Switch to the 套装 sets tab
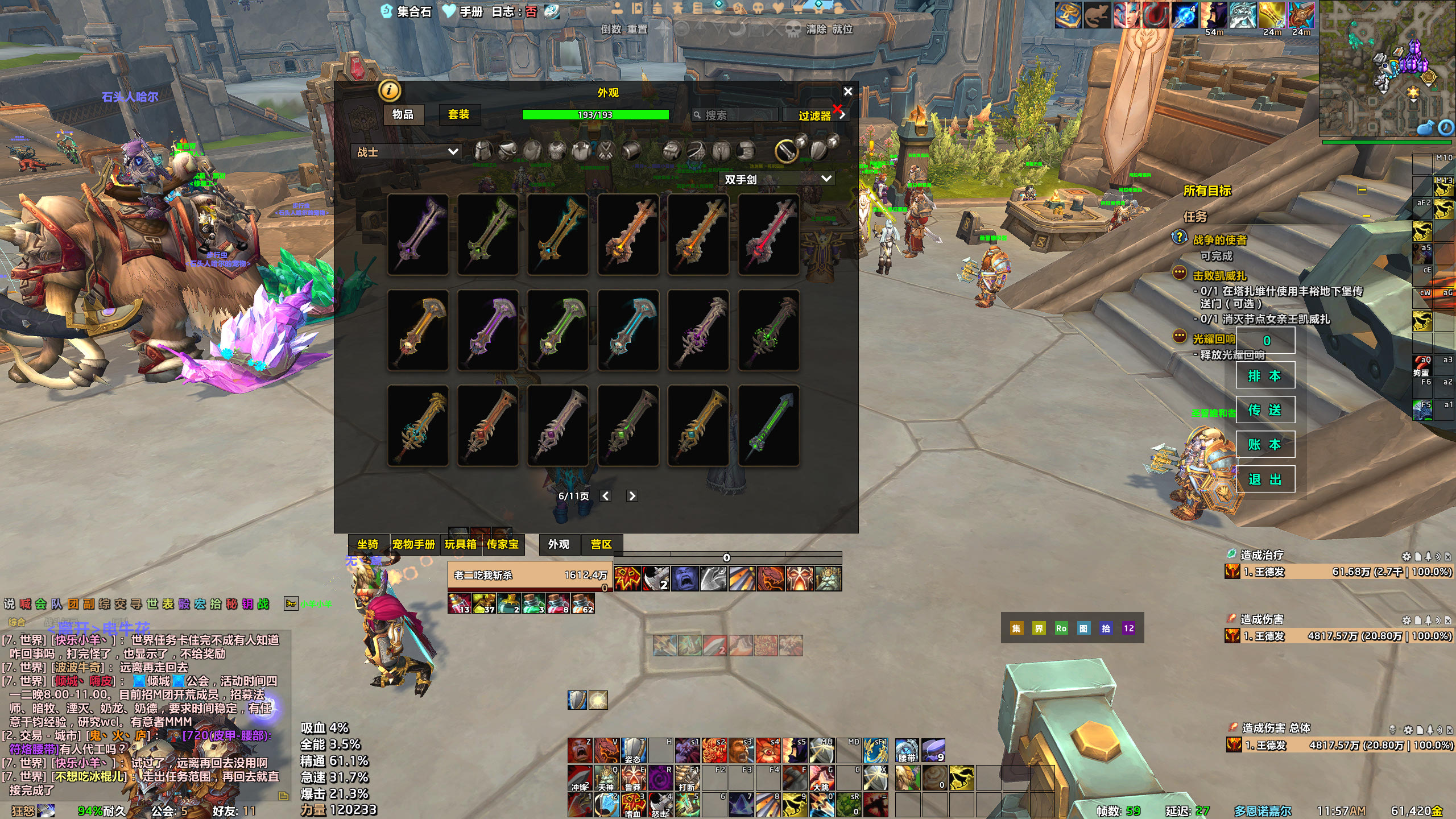Viewport: 1456px width, 819px height. click(x=458, y=114)
